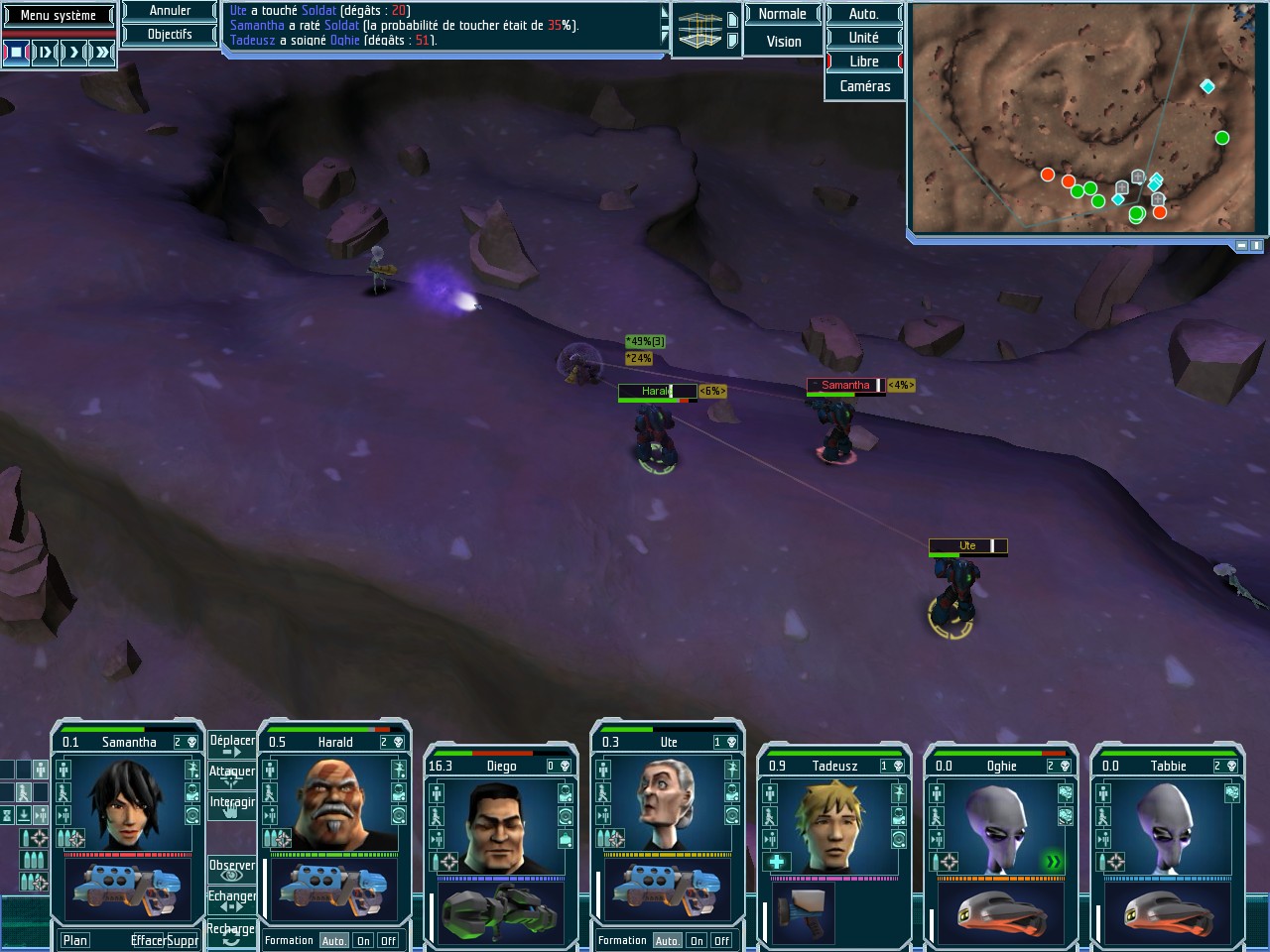Open the Objectifs panel
Screen dimensions: 1270x952
[170, 34]
